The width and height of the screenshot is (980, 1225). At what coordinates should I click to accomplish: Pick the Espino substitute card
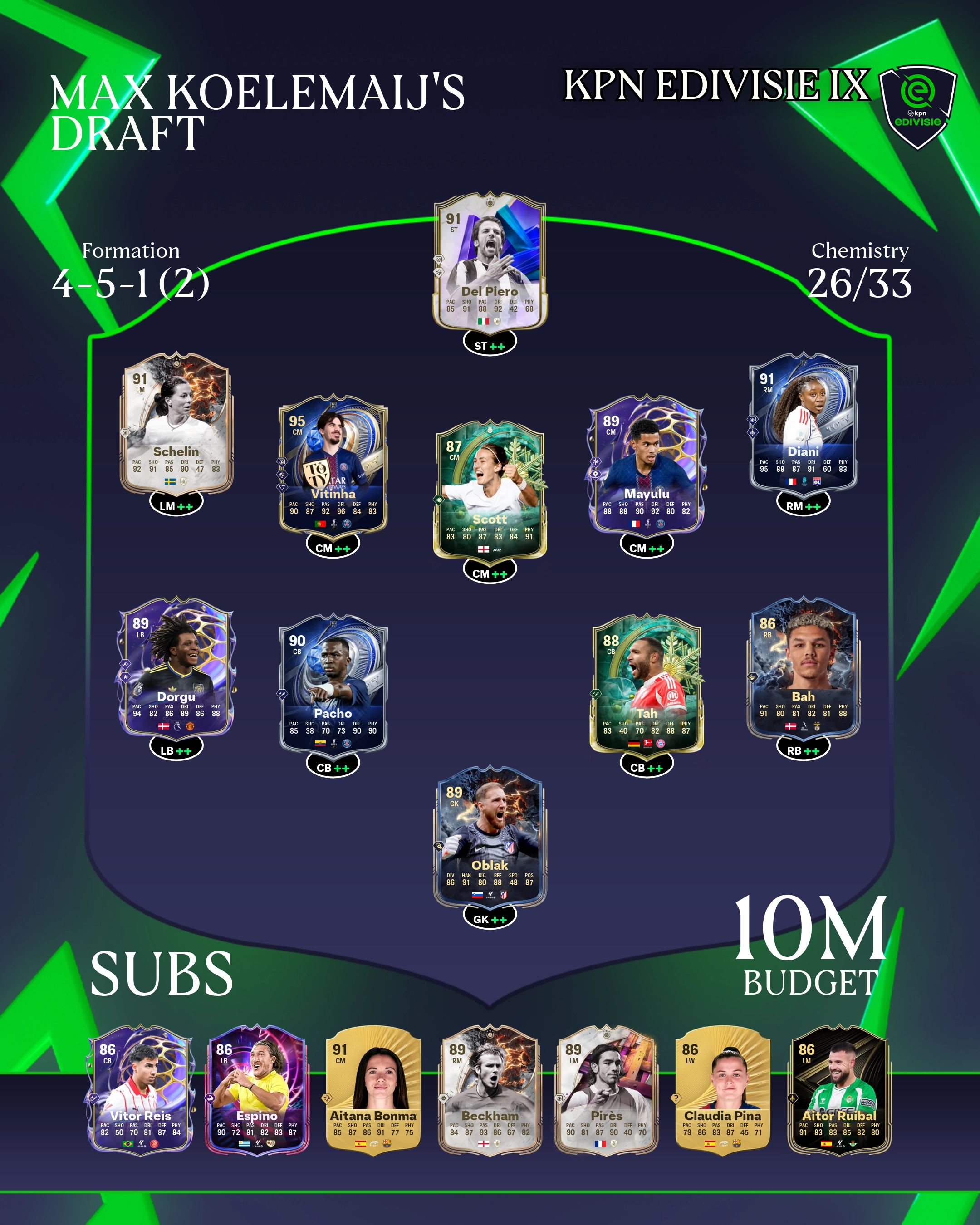(x=257, y=1090)
